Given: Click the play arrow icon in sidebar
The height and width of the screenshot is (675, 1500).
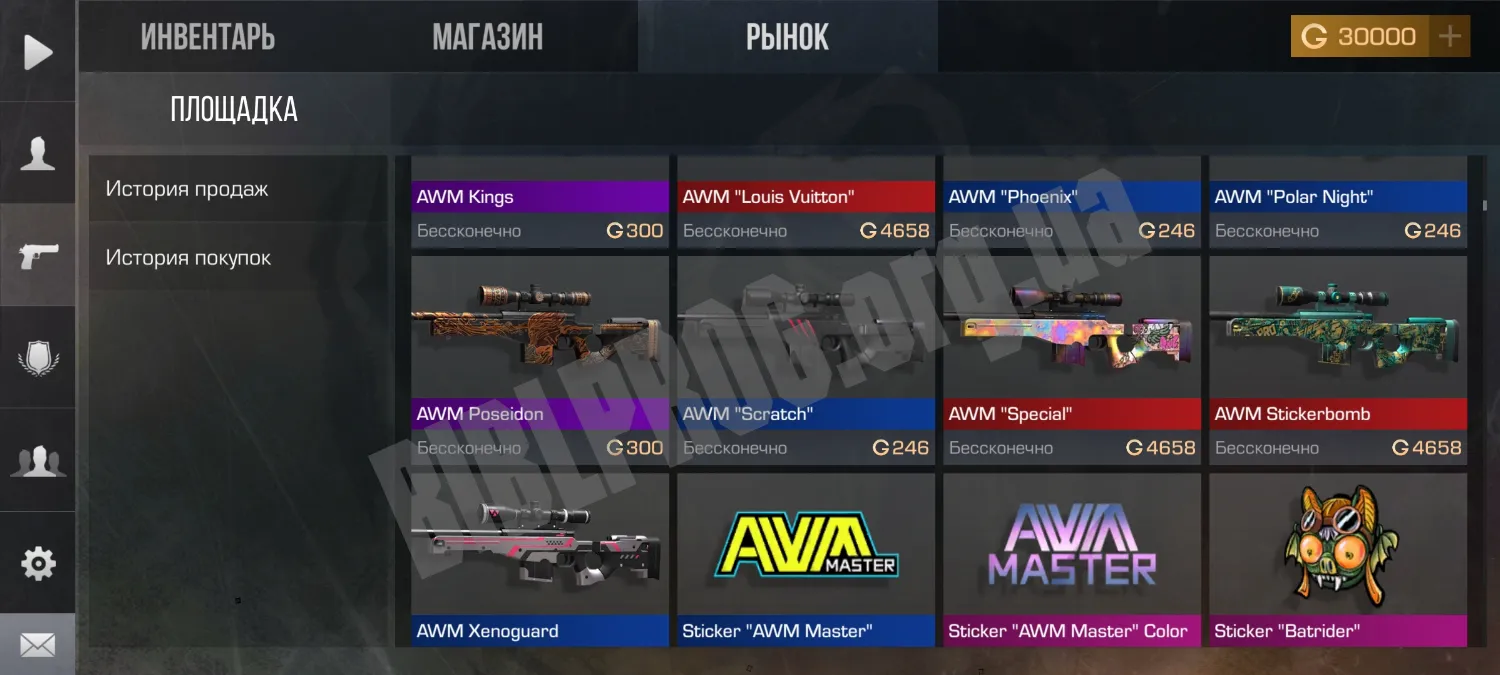Looking at the screenshot, I should [x=38, y=52].
